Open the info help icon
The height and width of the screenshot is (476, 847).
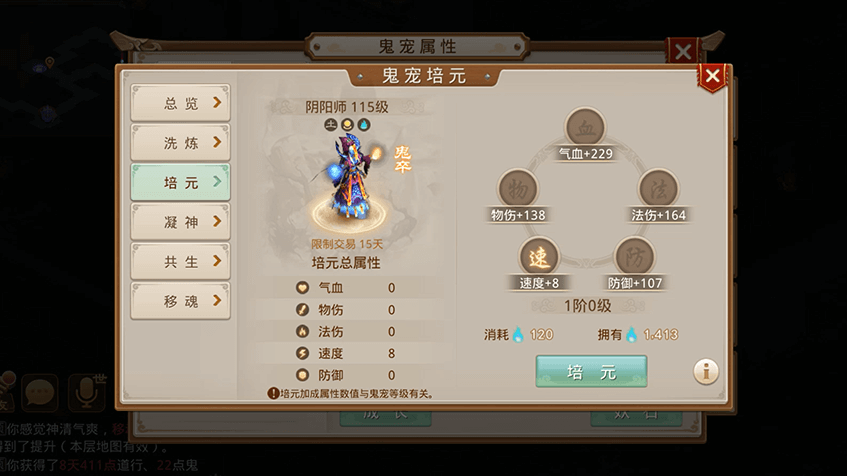706,371
